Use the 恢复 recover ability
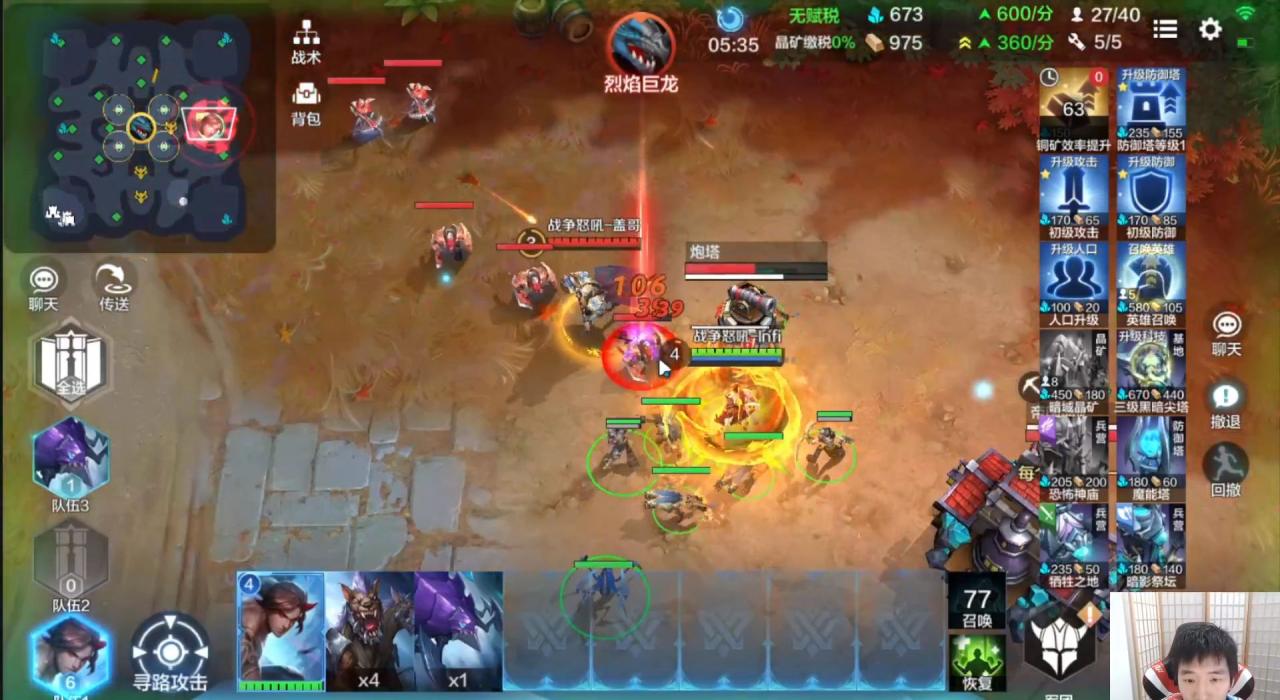Screen dimensions: 1280x700 click(976, 664)
